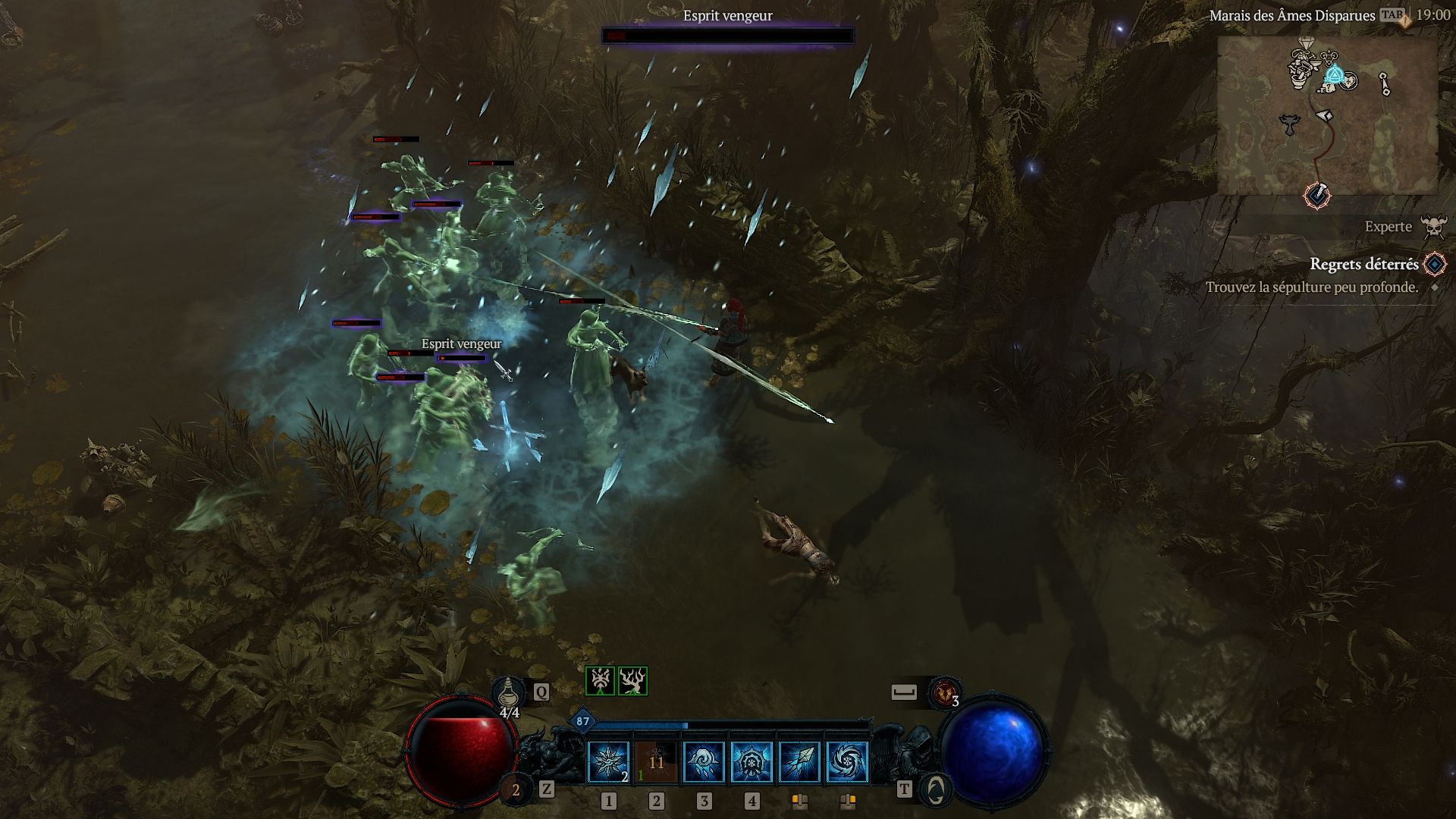Activate the ice armor skill
1456x819 pixels.
[752, 761]
